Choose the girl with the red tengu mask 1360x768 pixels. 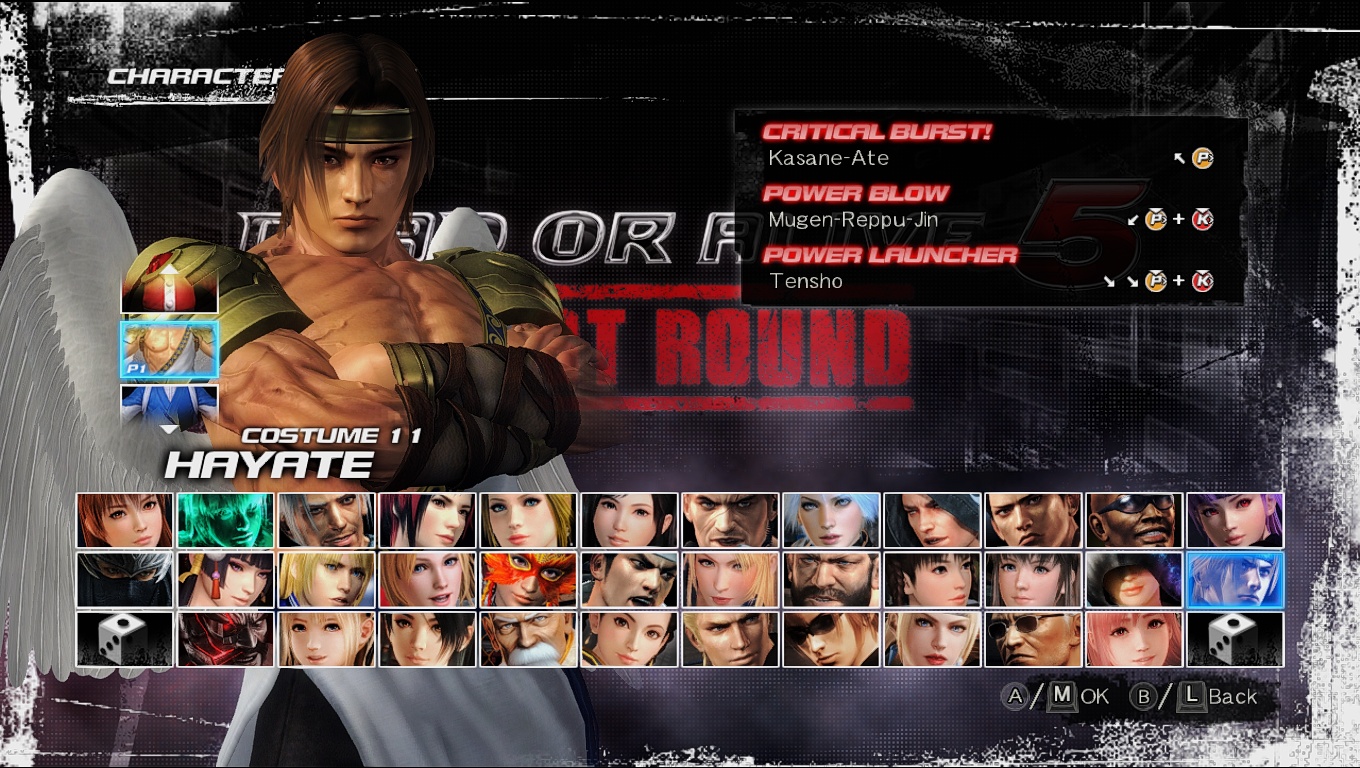pos(225,580)
